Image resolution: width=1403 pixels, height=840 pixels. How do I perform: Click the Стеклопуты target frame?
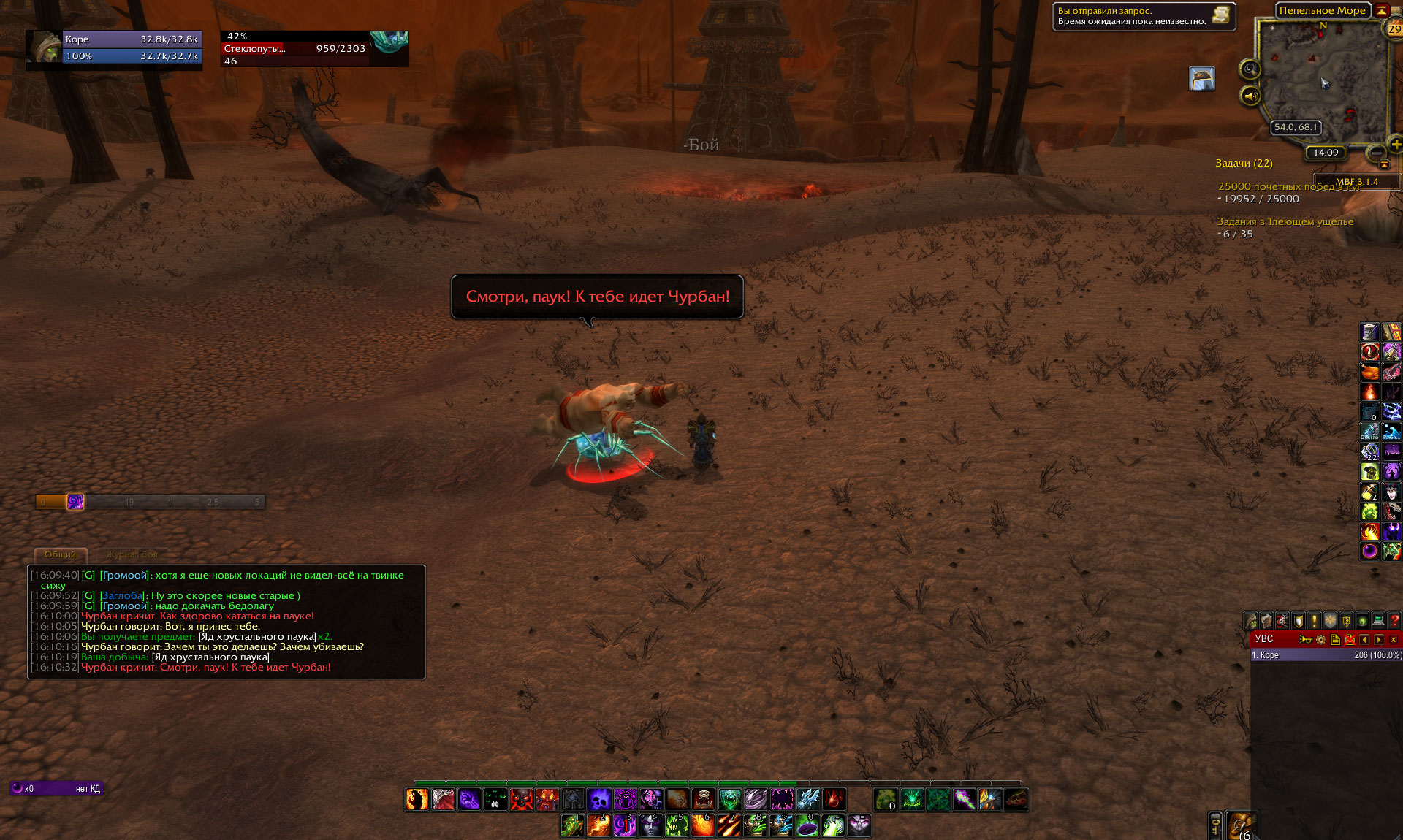click(314, 49)
